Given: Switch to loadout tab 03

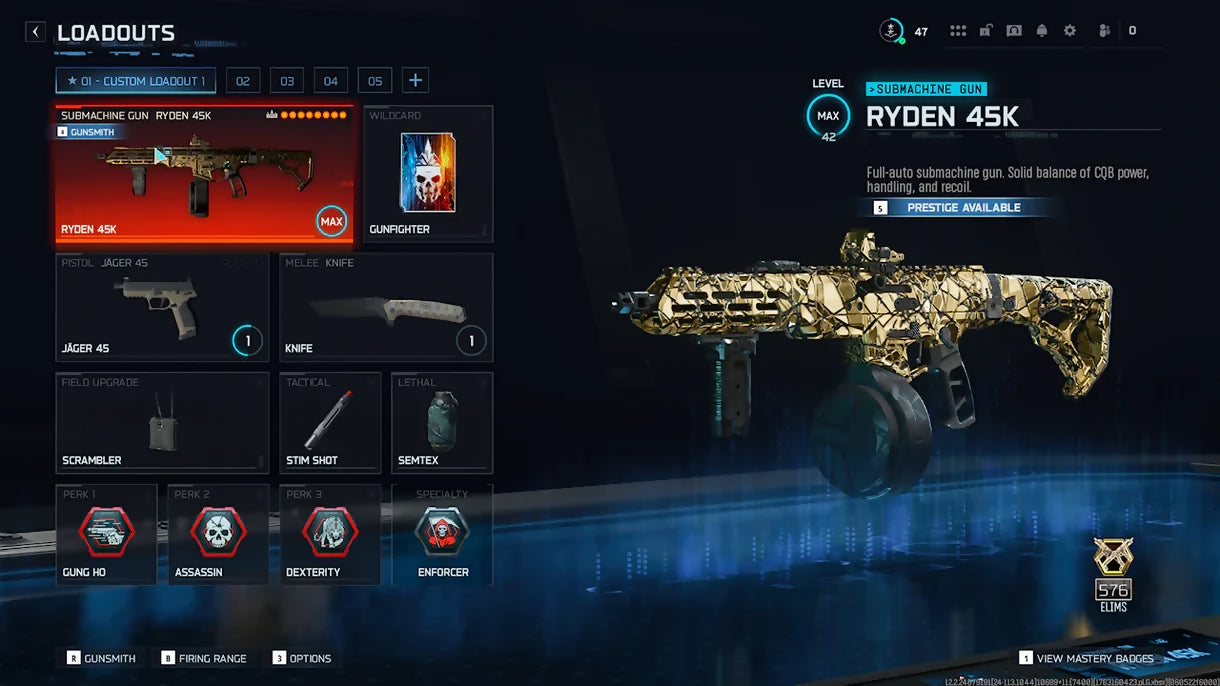Looking at the screenshot, I should coord(287,81).
